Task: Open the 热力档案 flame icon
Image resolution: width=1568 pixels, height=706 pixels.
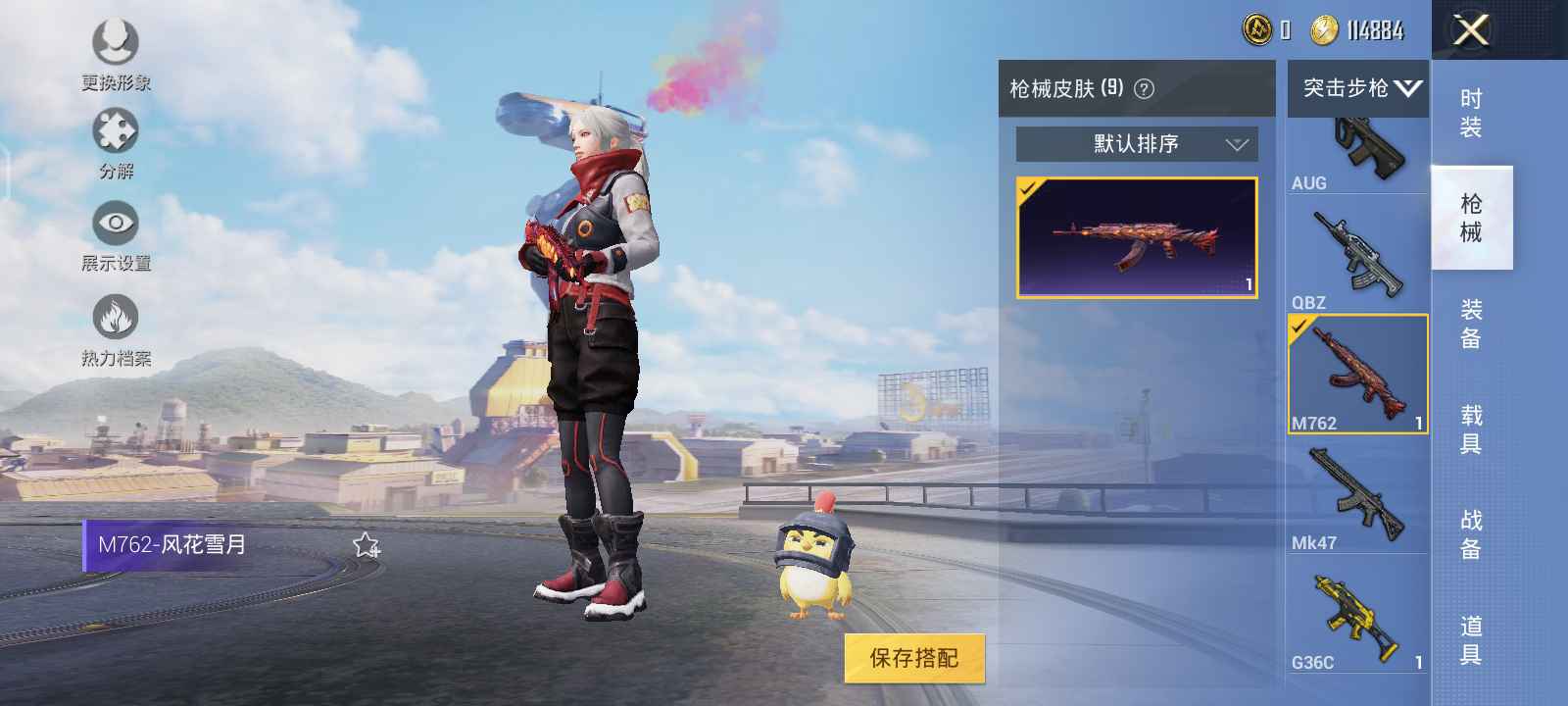Action: coord(116,316)
